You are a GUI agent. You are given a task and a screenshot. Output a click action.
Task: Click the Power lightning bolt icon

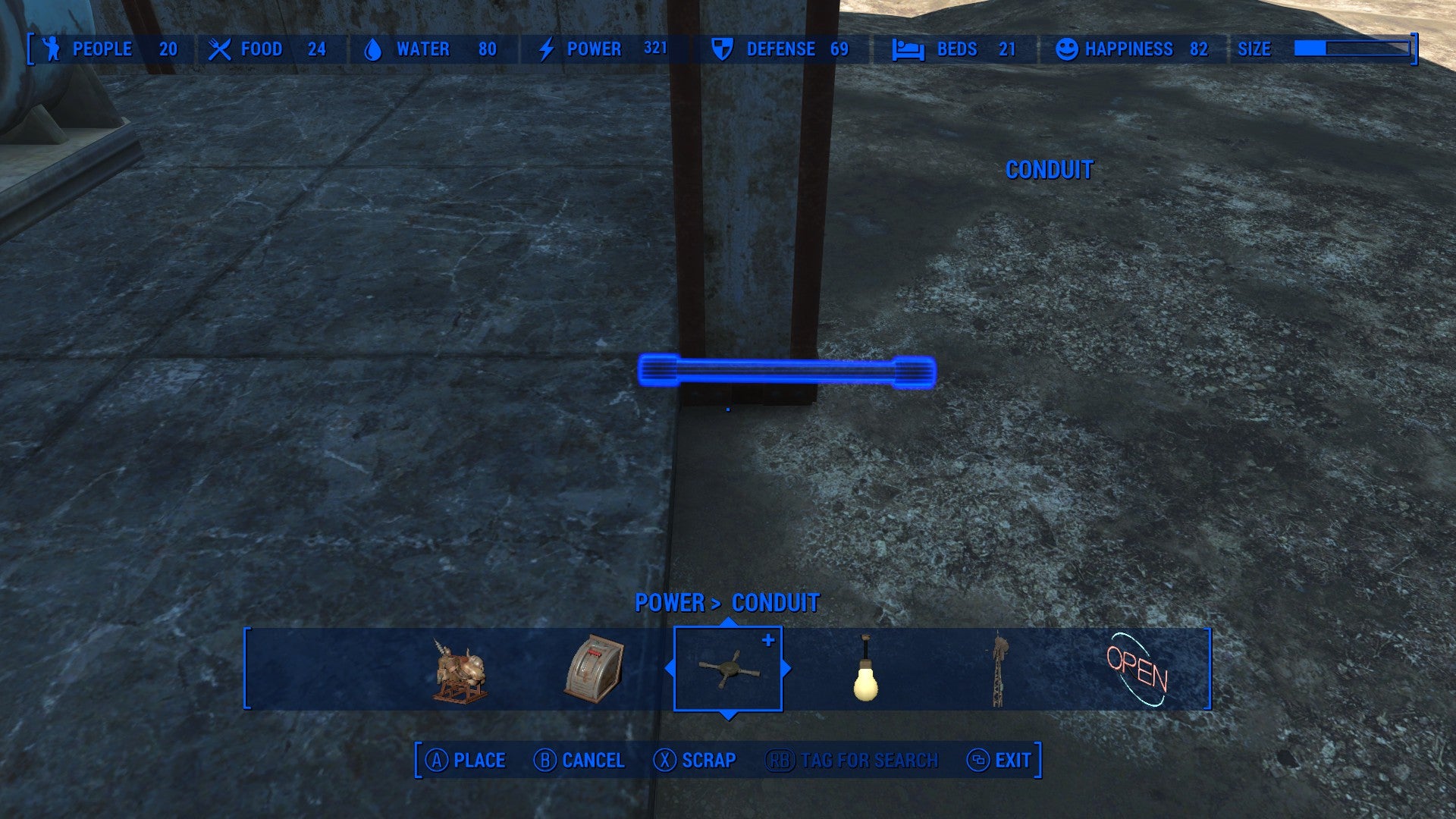pyautogui.click(x=544, y=49)
